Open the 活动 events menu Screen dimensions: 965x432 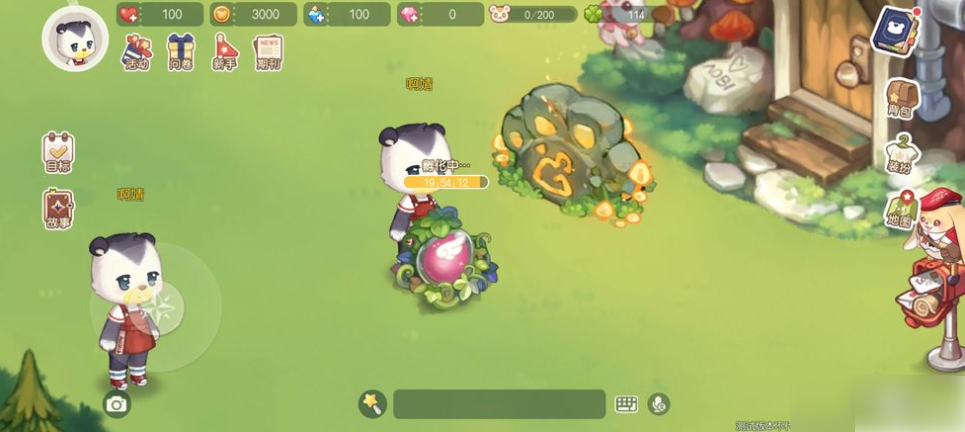[x=137, y=51]
